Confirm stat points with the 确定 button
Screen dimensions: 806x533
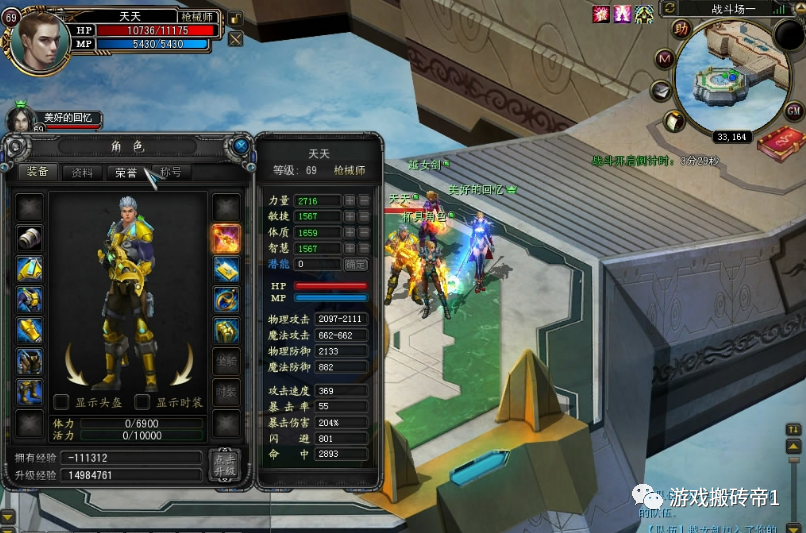click(355, 264)
